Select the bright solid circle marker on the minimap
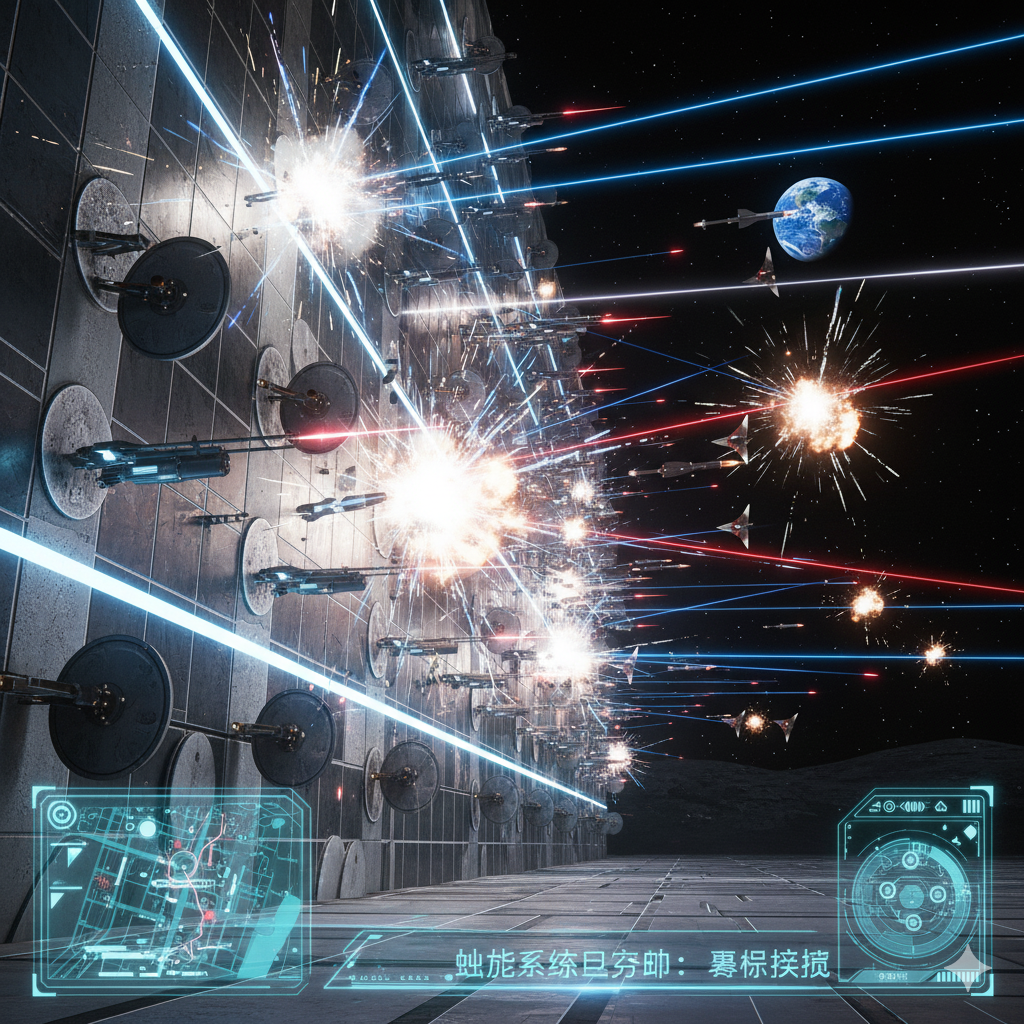 (148, 828)
